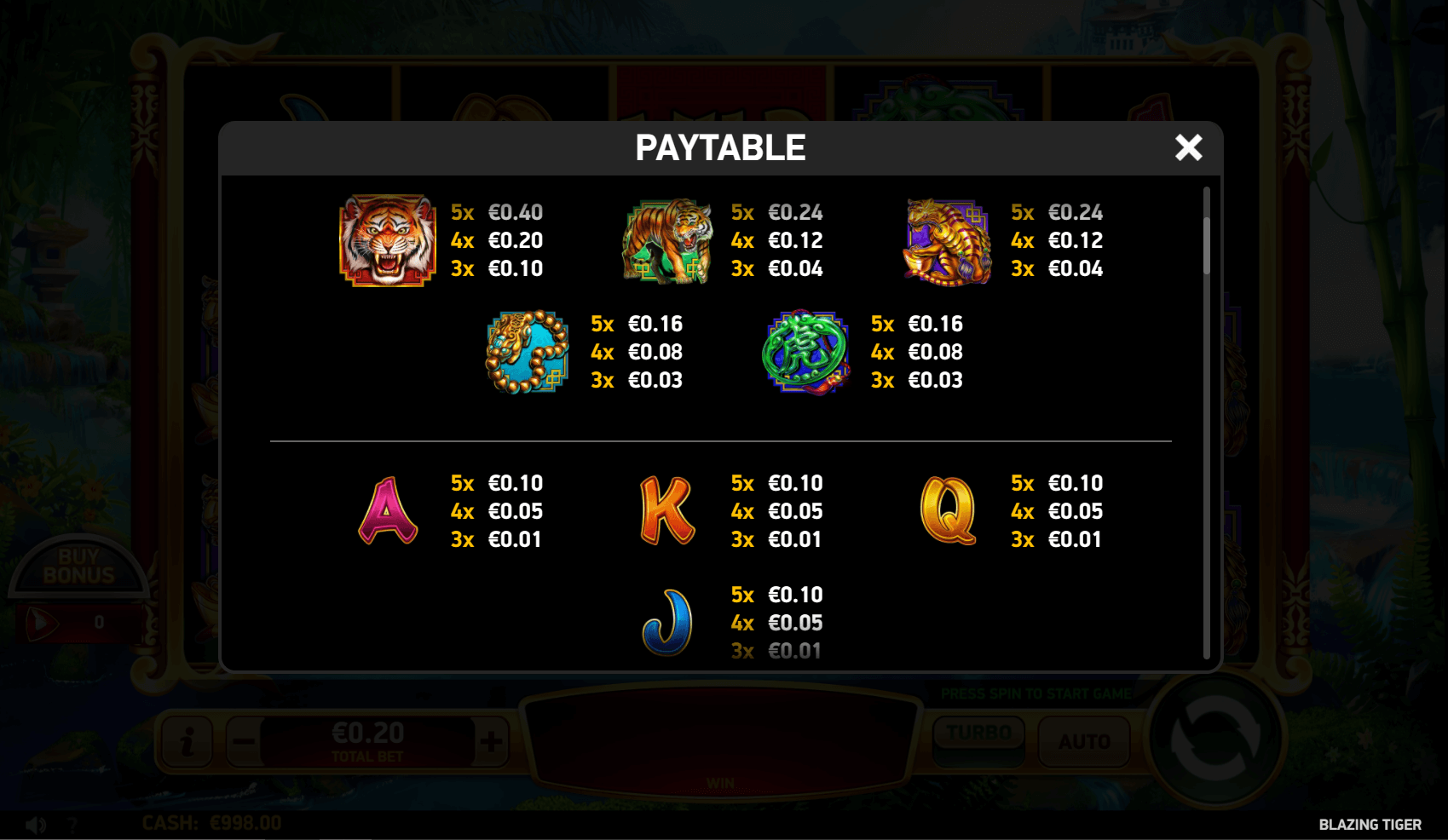Select the golden tiger statue symbol
The height and width of the screenshot is (840, 1448).
coord(946,243)
